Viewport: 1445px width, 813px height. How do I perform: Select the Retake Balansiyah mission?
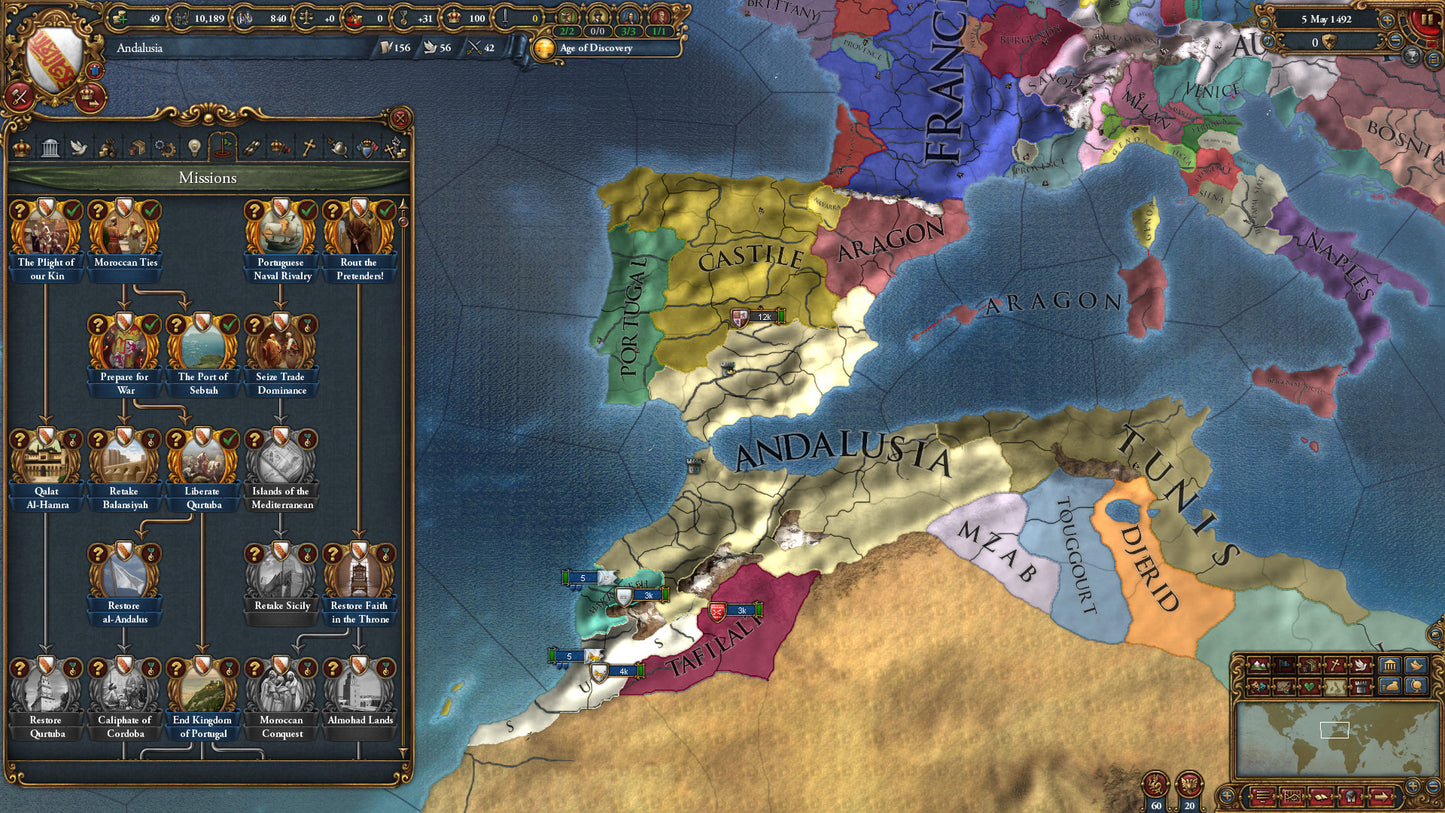(x=123, y=460)
